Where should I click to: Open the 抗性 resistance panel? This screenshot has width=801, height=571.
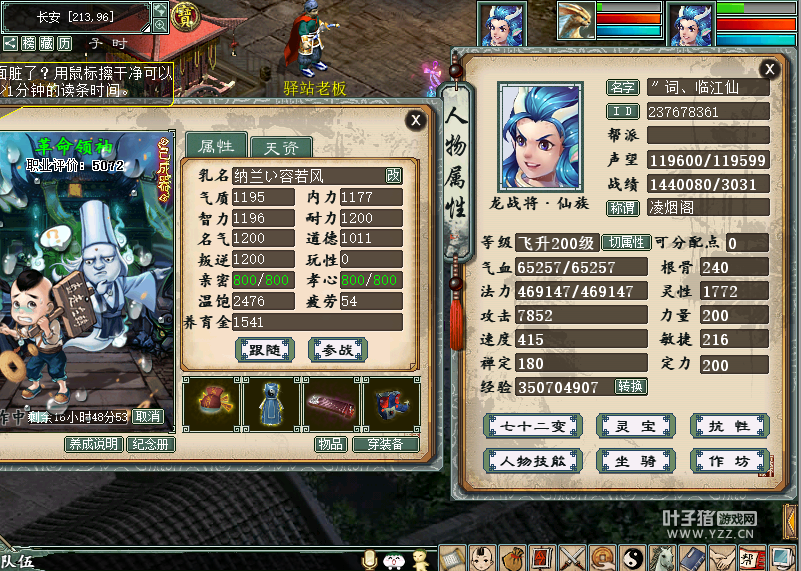pyautogui.click(x=729, y=426)
